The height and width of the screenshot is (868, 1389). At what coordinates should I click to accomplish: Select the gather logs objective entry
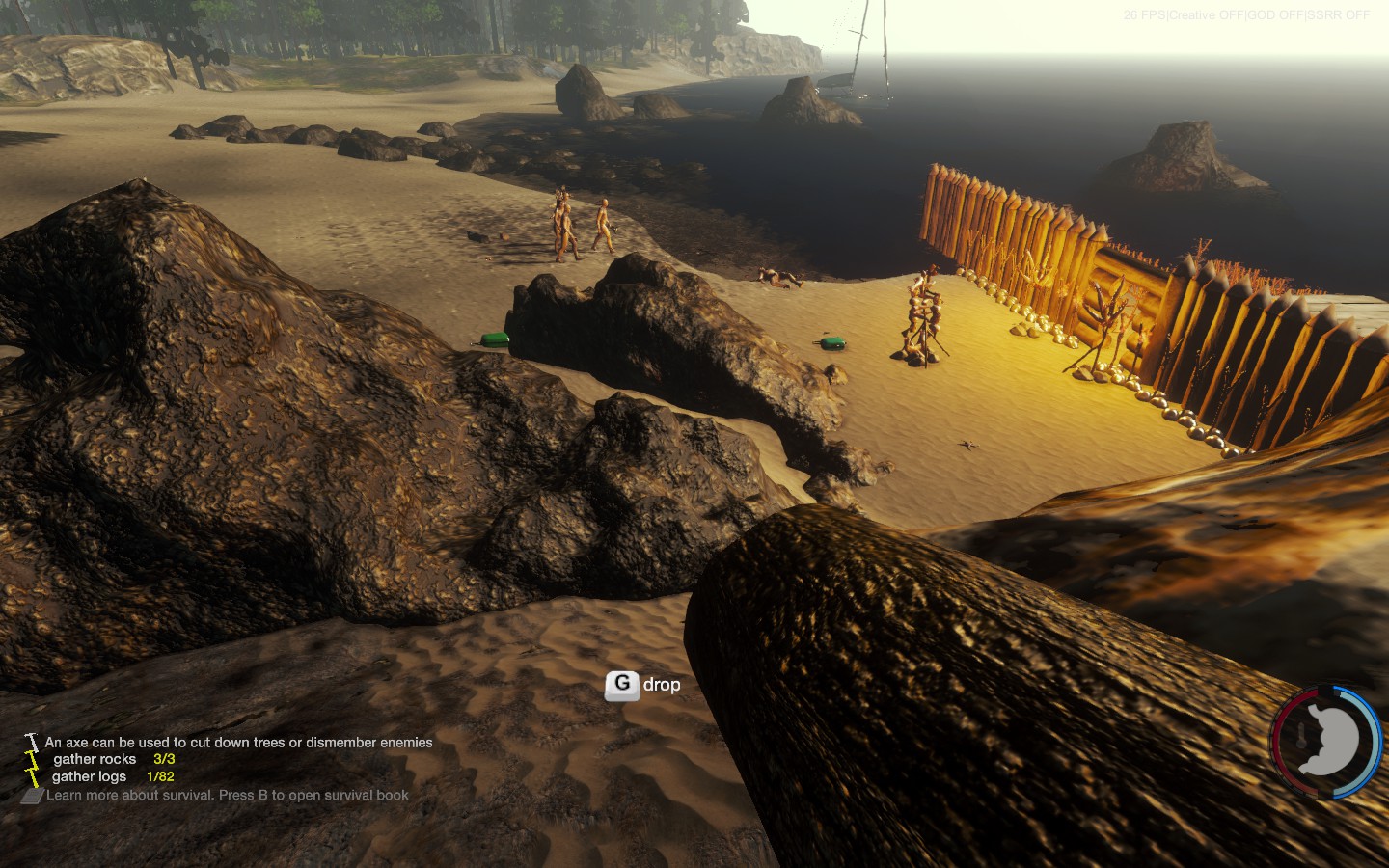(x=112, y=776)
